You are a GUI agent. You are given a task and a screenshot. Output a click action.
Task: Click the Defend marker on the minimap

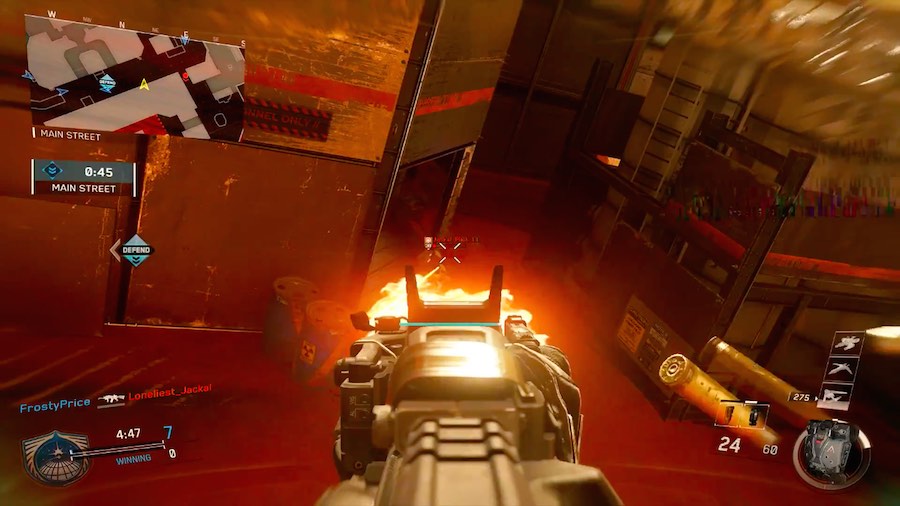point(107,83)
